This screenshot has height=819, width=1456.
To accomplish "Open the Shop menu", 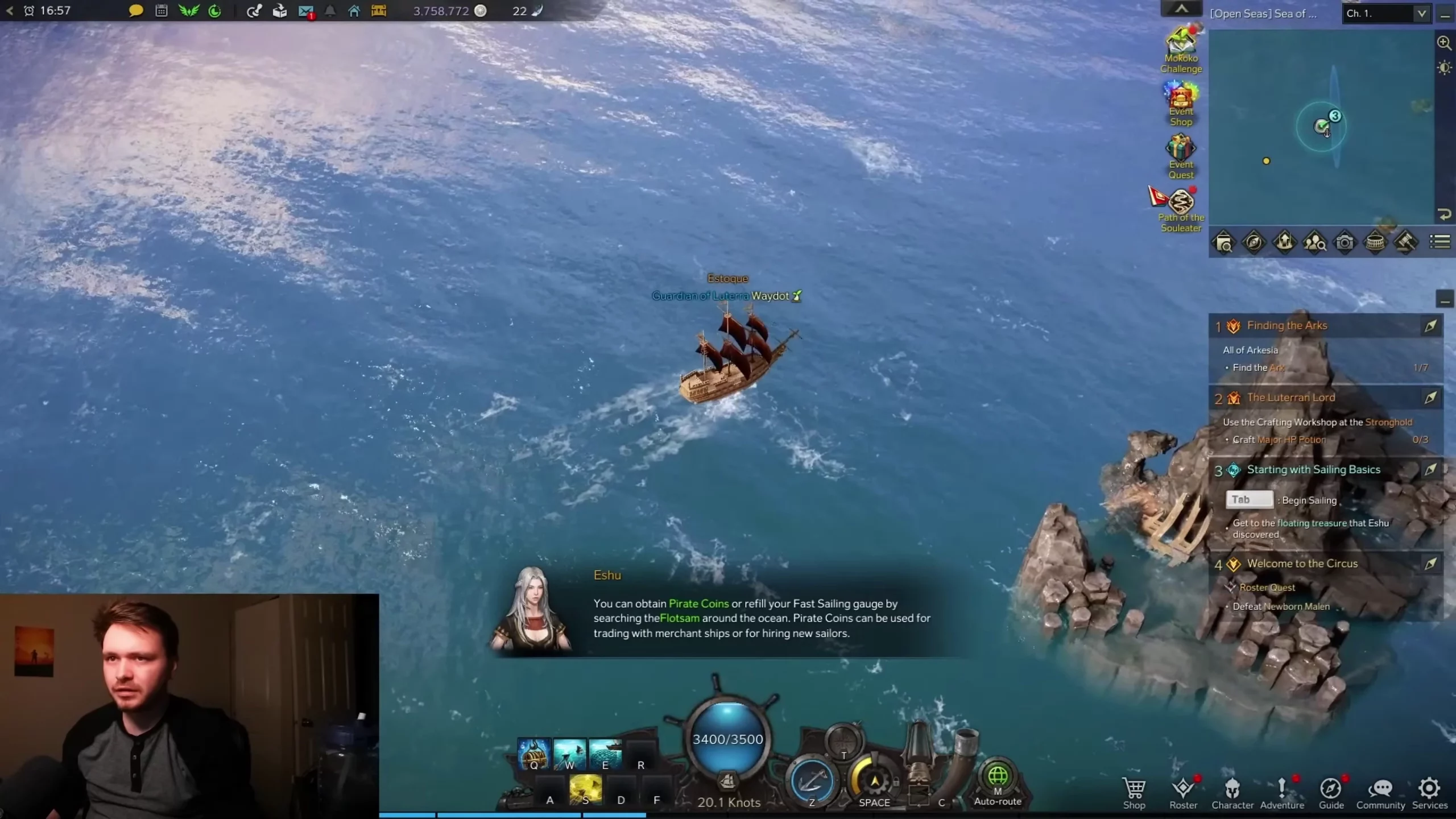I will 1134,792.
